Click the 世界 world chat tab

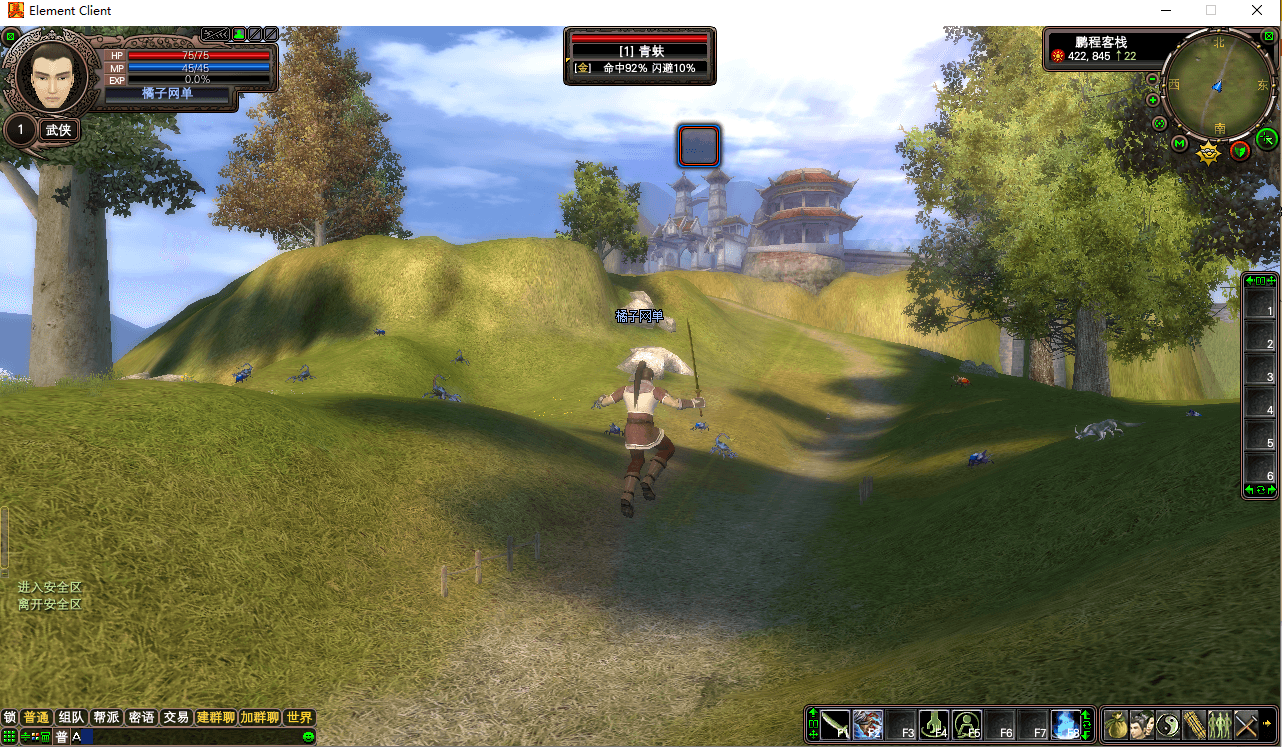(x=299, y=717)
